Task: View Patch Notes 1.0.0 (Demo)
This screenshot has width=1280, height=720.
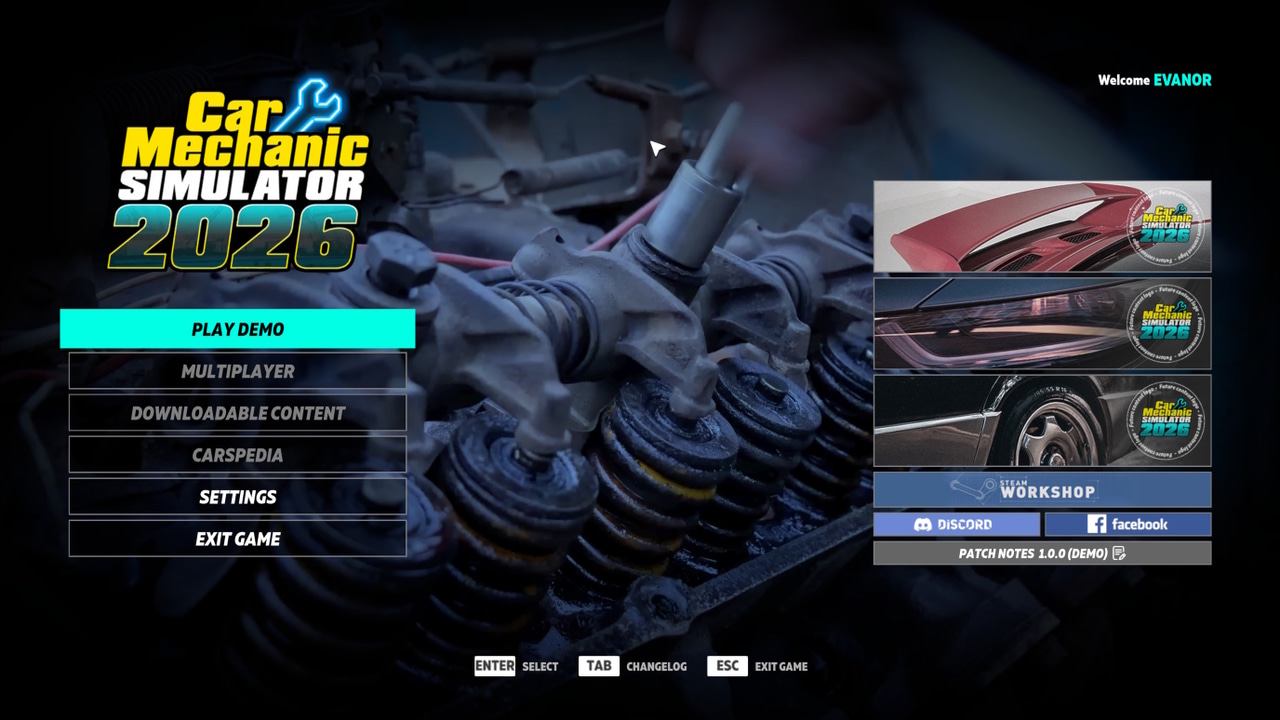Action: tap(1042, 553)
